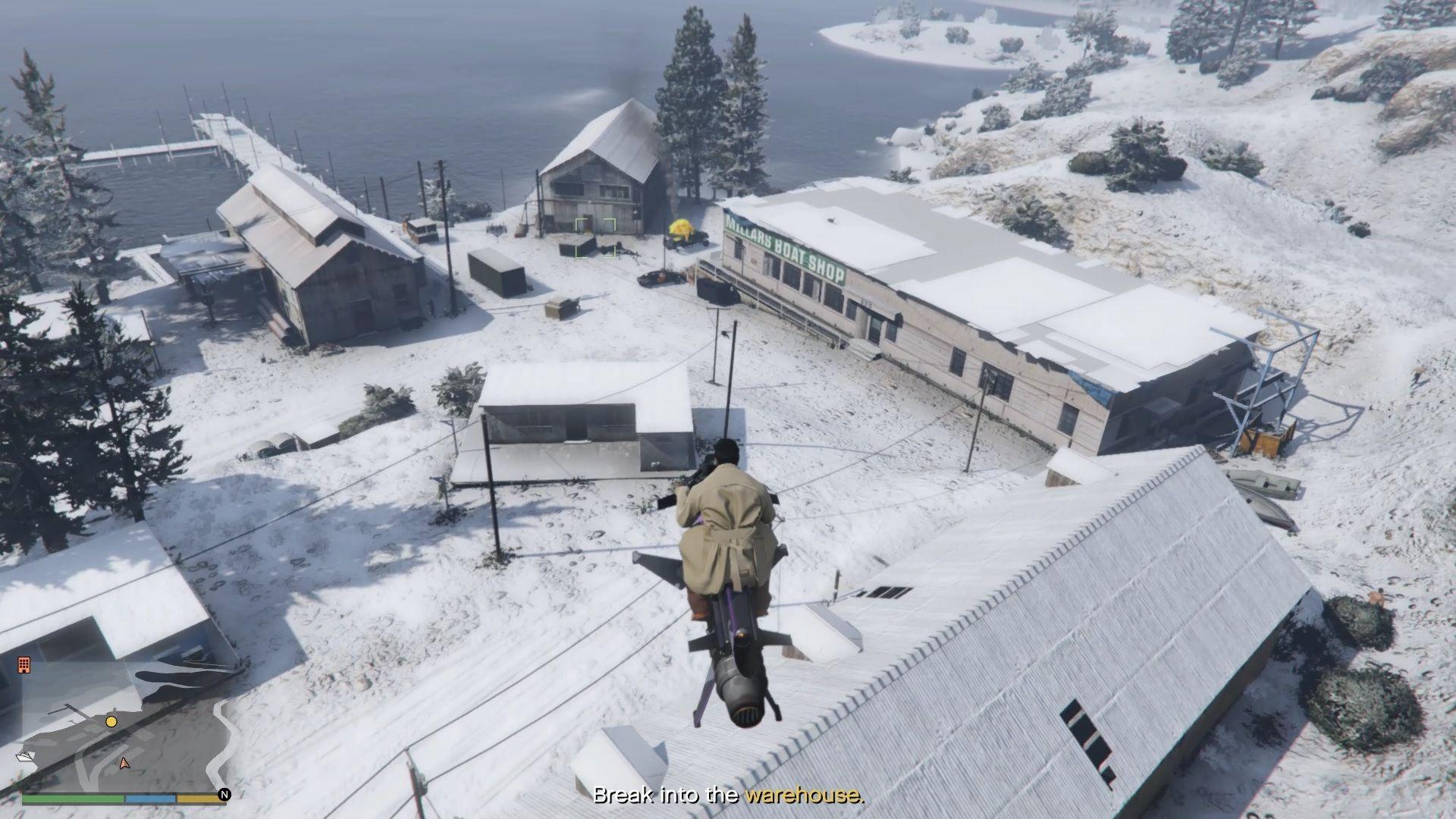This screenshot has height=819, width=1456.
Task: Click the green health bar under the minimap
Action: click(73, 799)
